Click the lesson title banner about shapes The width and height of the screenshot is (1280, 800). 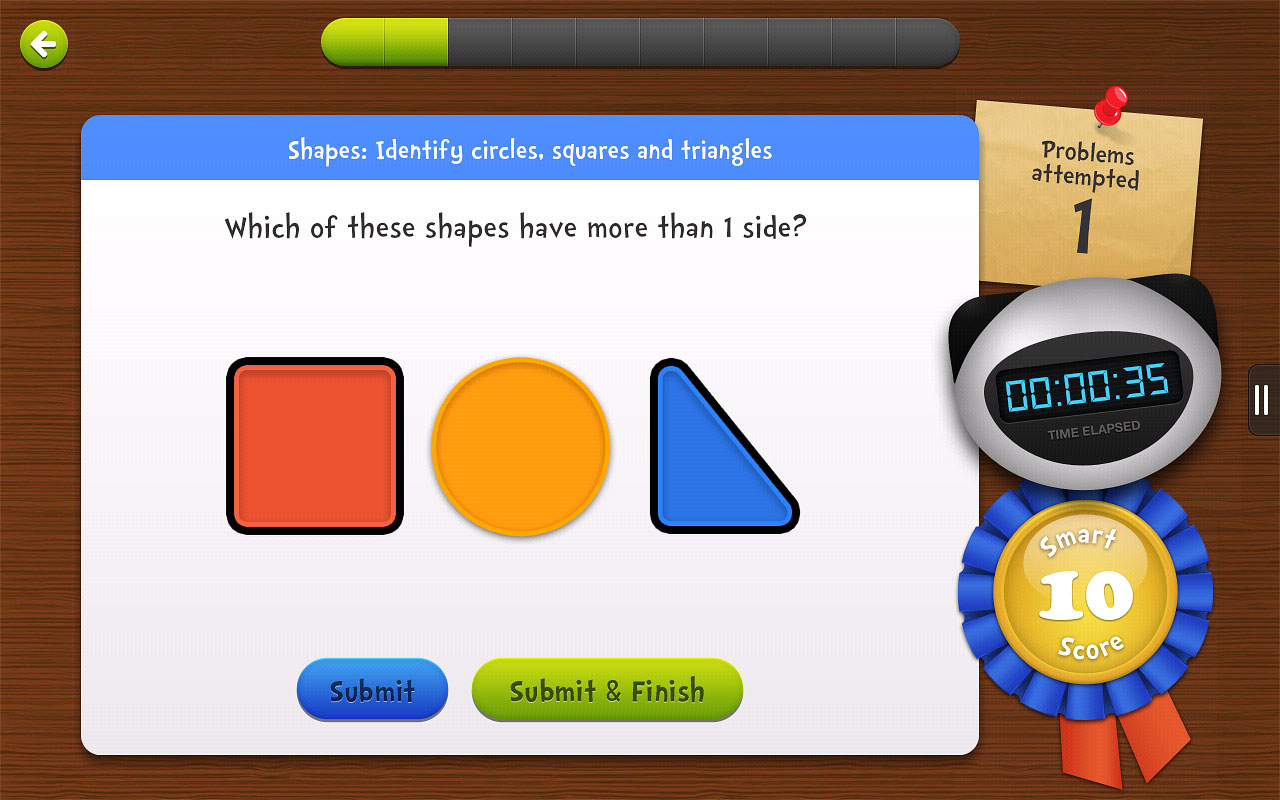530,149
